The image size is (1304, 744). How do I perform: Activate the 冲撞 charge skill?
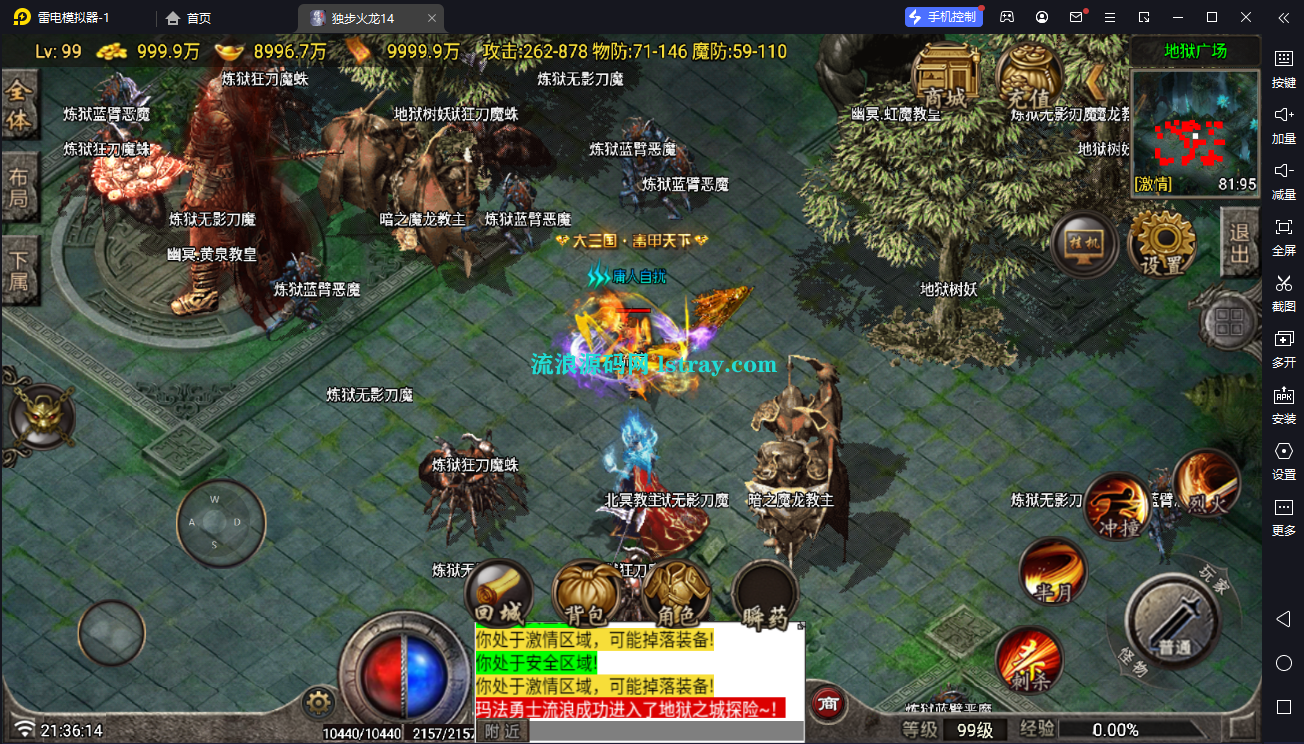tap(1119, 506)
